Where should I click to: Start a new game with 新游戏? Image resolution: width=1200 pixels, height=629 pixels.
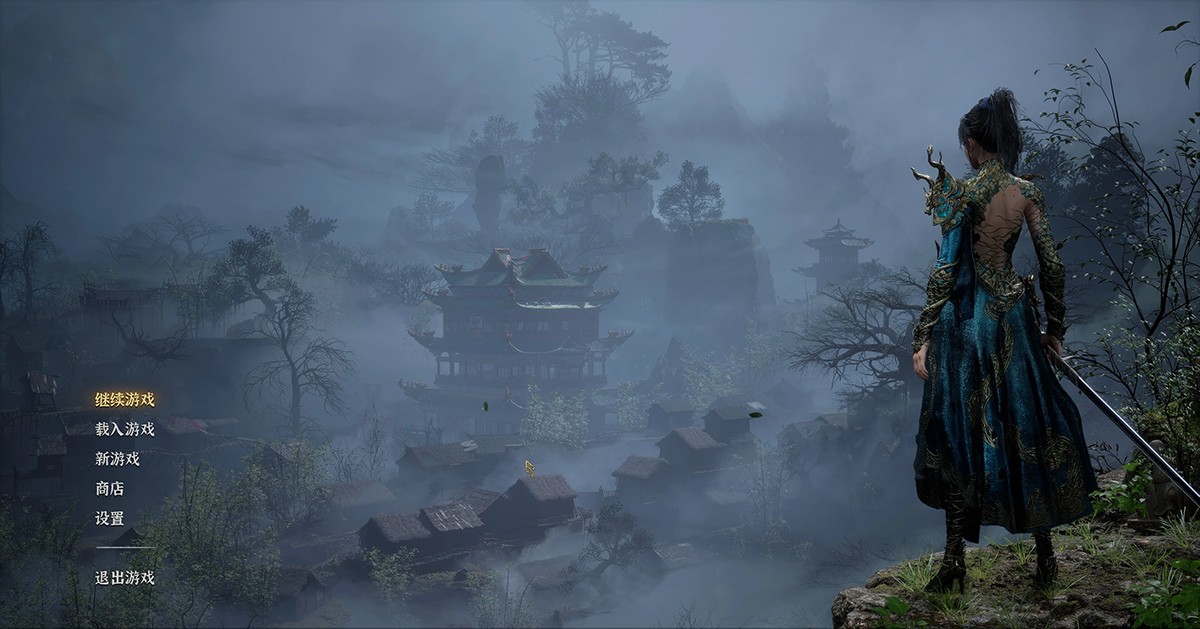click(x=117, y=459)
